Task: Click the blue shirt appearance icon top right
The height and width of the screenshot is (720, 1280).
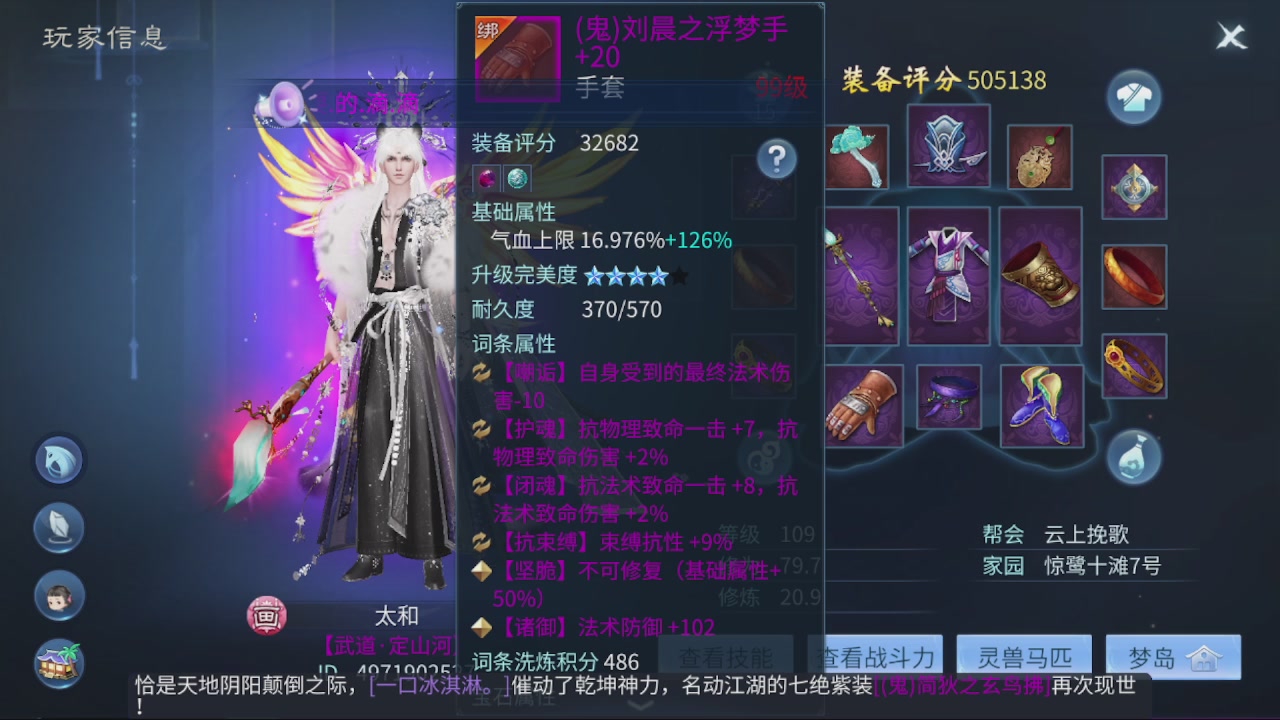Action: coord(1133,98)
